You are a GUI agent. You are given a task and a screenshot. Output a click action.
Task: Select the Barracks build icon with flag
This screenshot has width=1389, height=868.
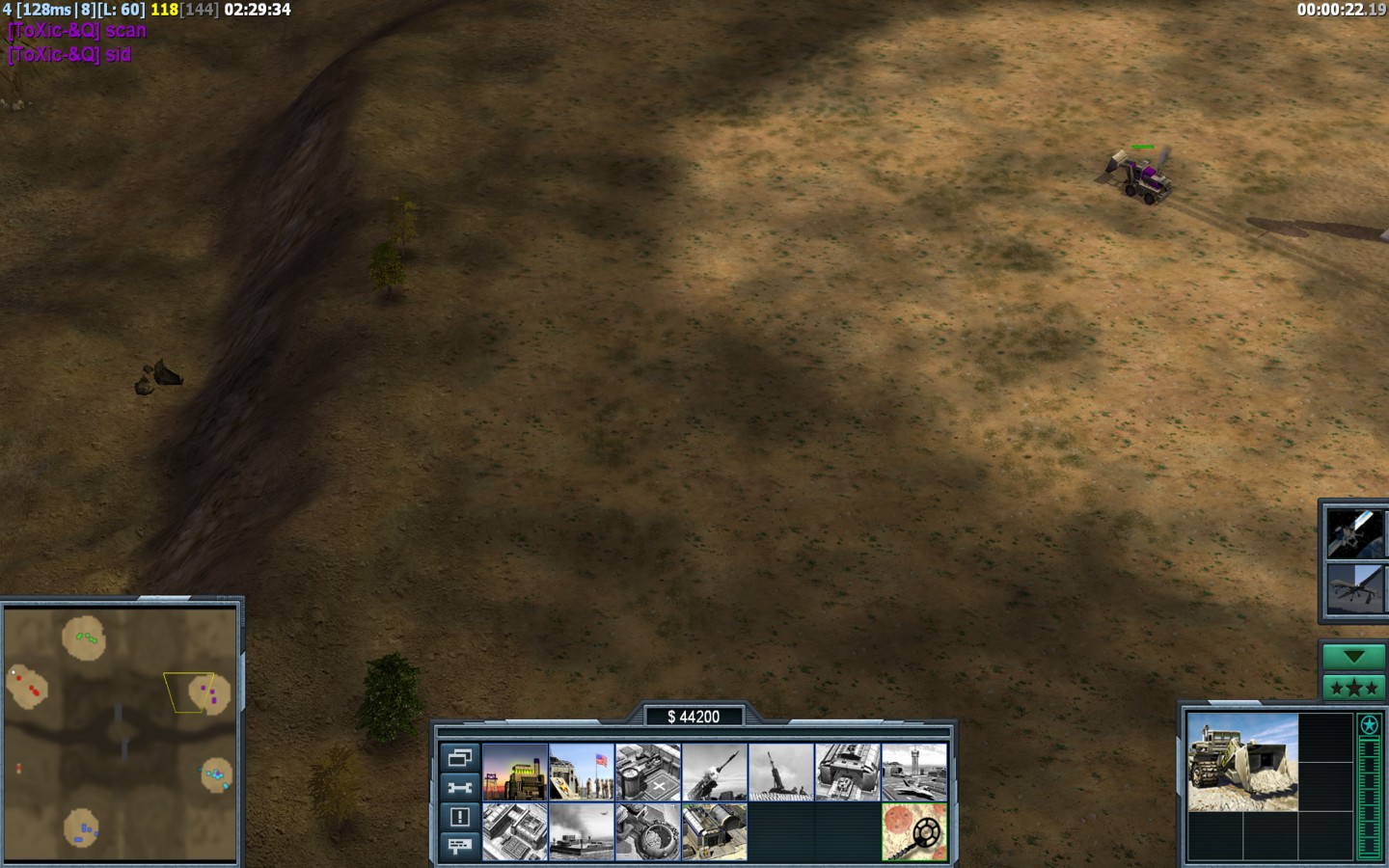[582, 772]
